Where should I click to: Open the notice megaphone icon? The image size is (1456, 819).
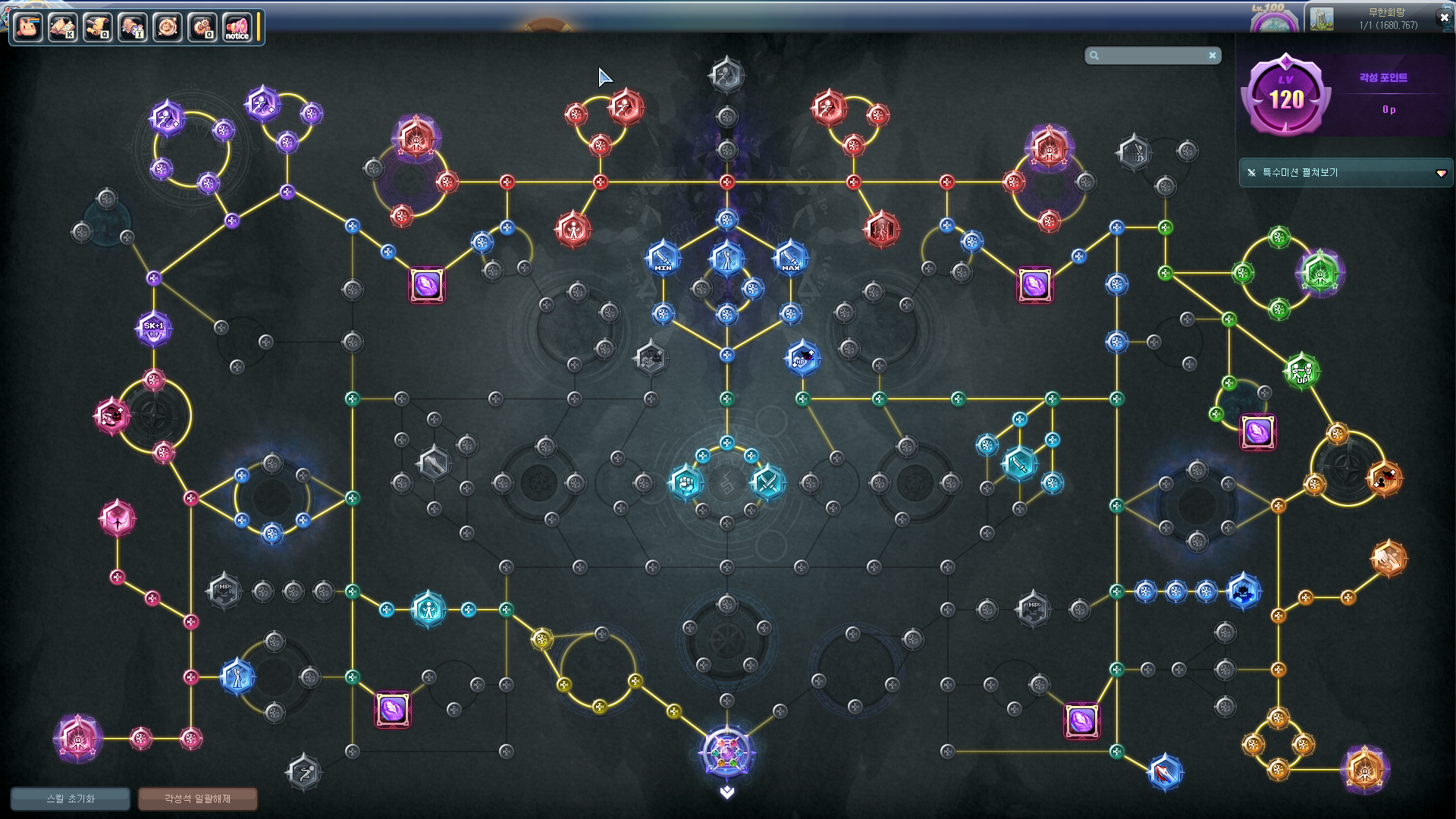(x=237, y=27)
